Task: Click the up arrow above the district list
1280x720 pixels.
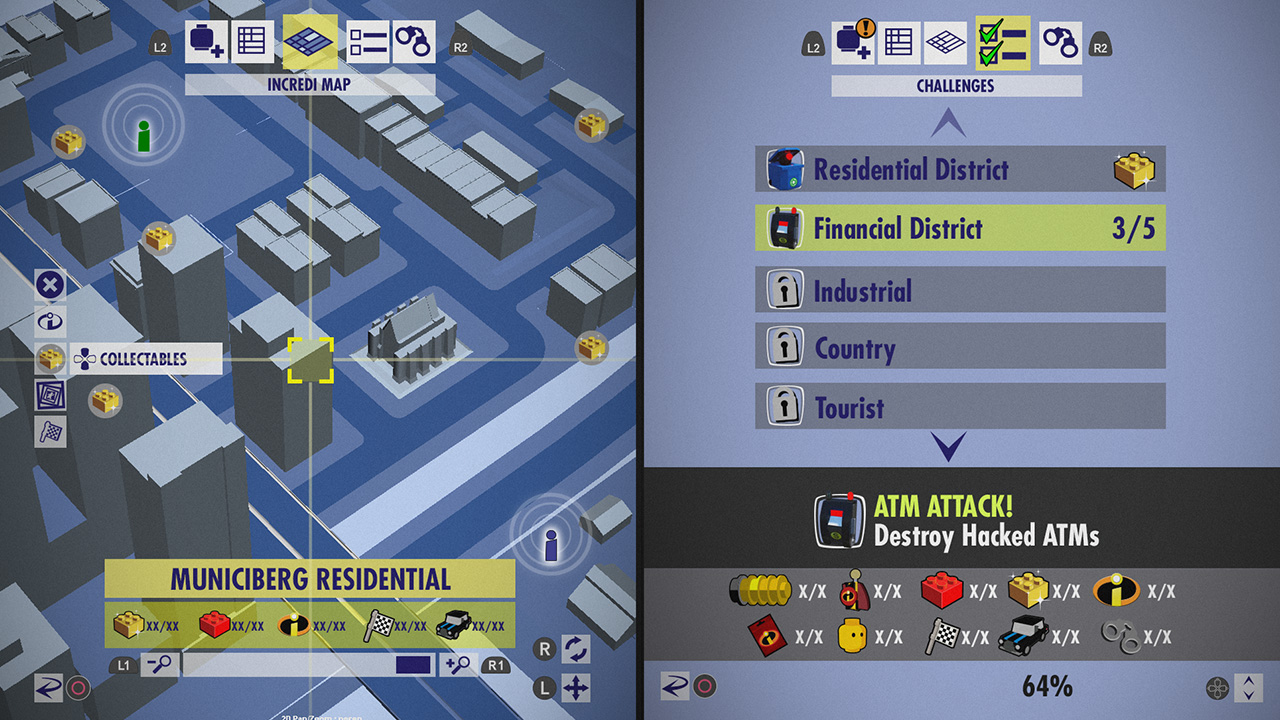Action: 948,123
